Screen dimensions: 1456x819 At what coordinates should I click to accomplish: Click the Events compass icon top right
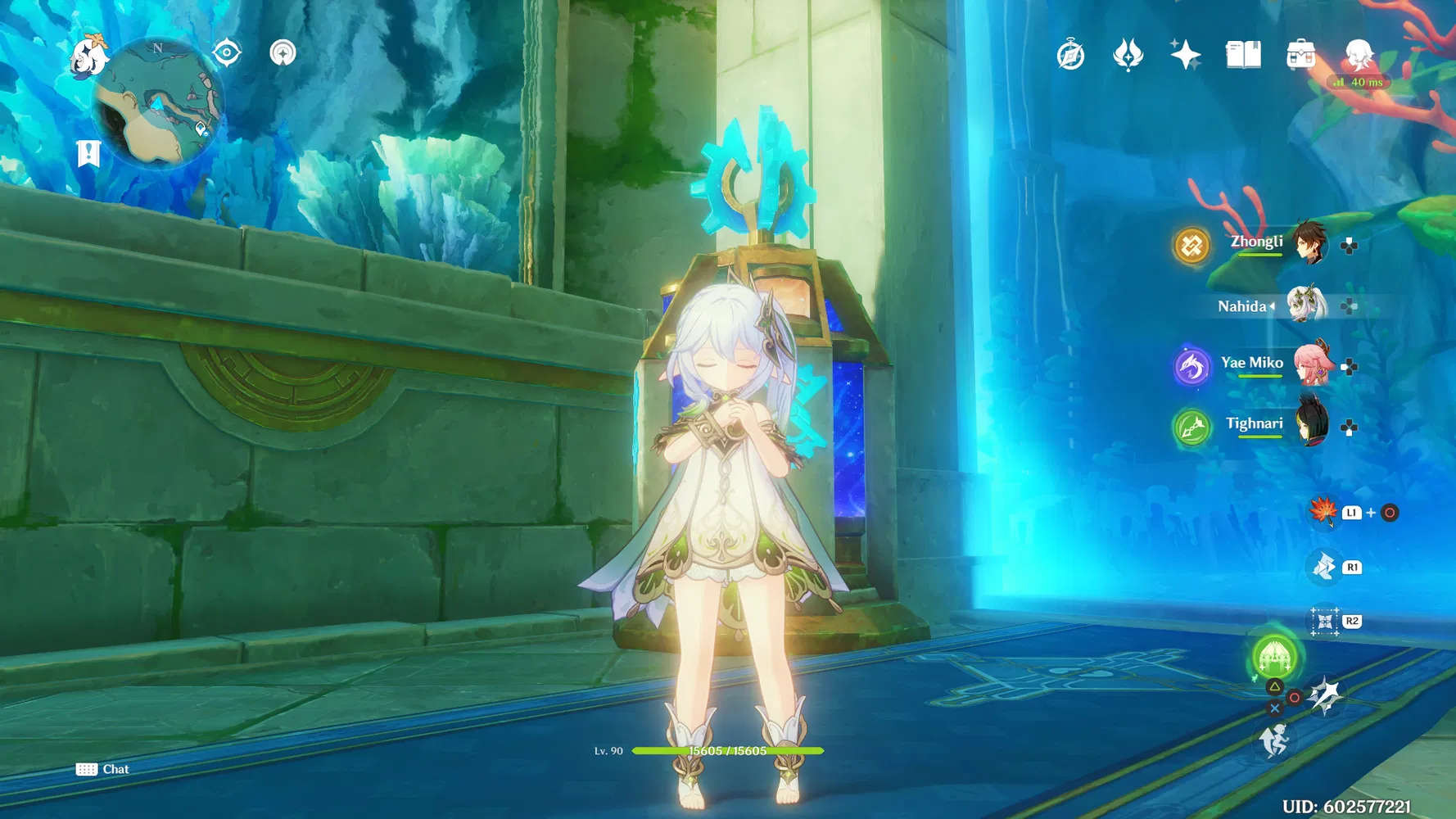click(1069, 54)
